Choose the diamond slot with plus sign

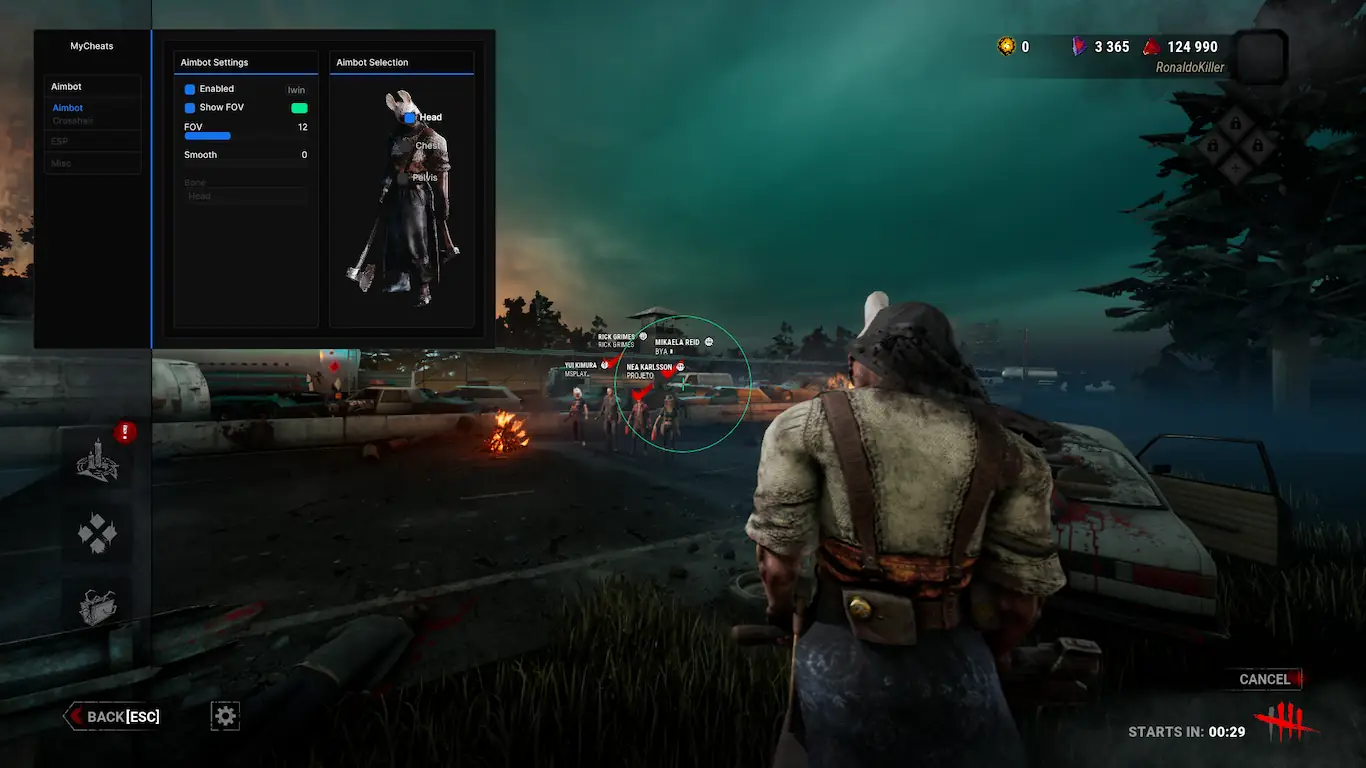tap(1235, 170)
